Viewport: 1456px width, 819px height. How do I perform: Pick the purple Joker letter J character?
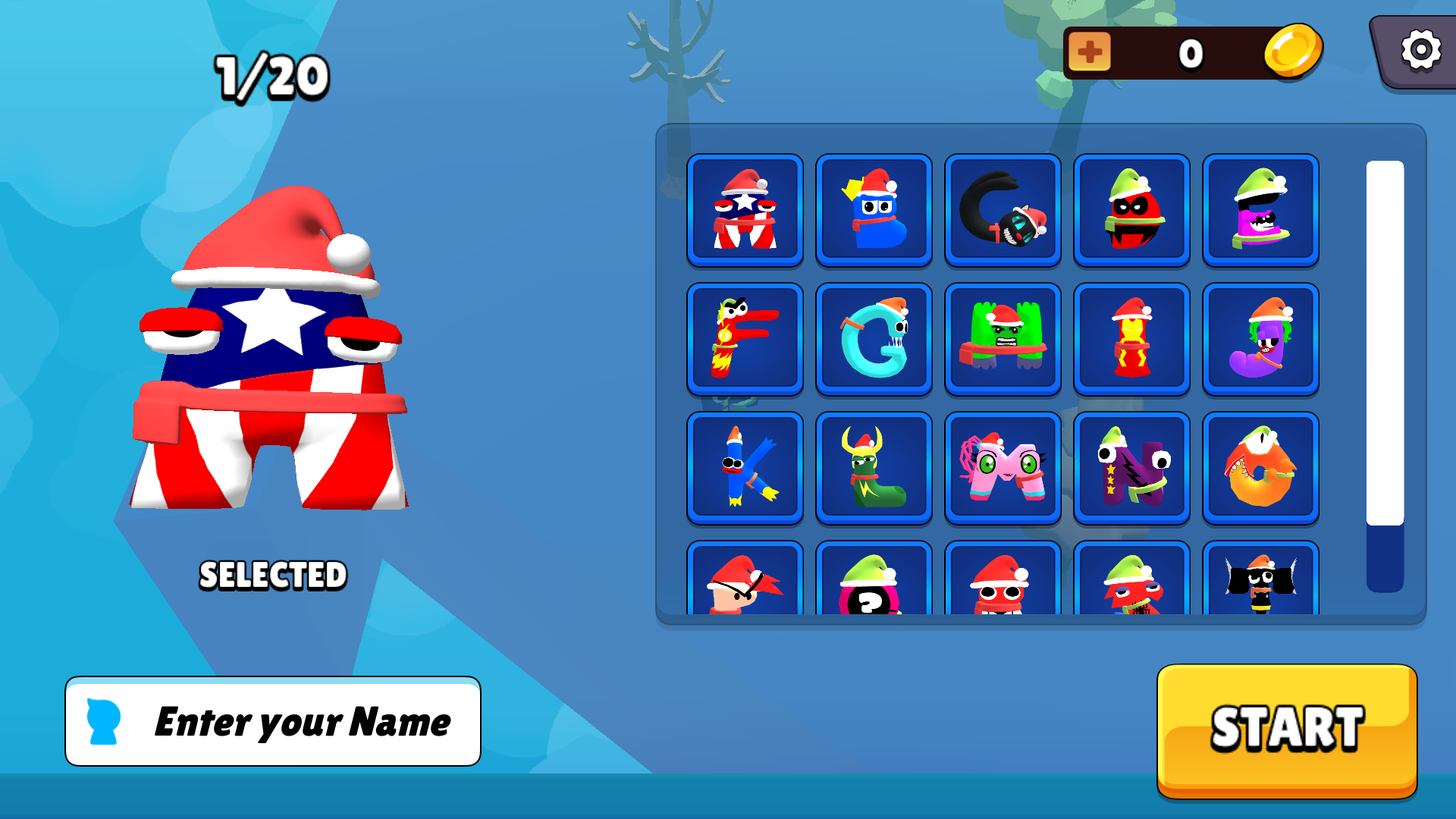tap(1260, 340)
